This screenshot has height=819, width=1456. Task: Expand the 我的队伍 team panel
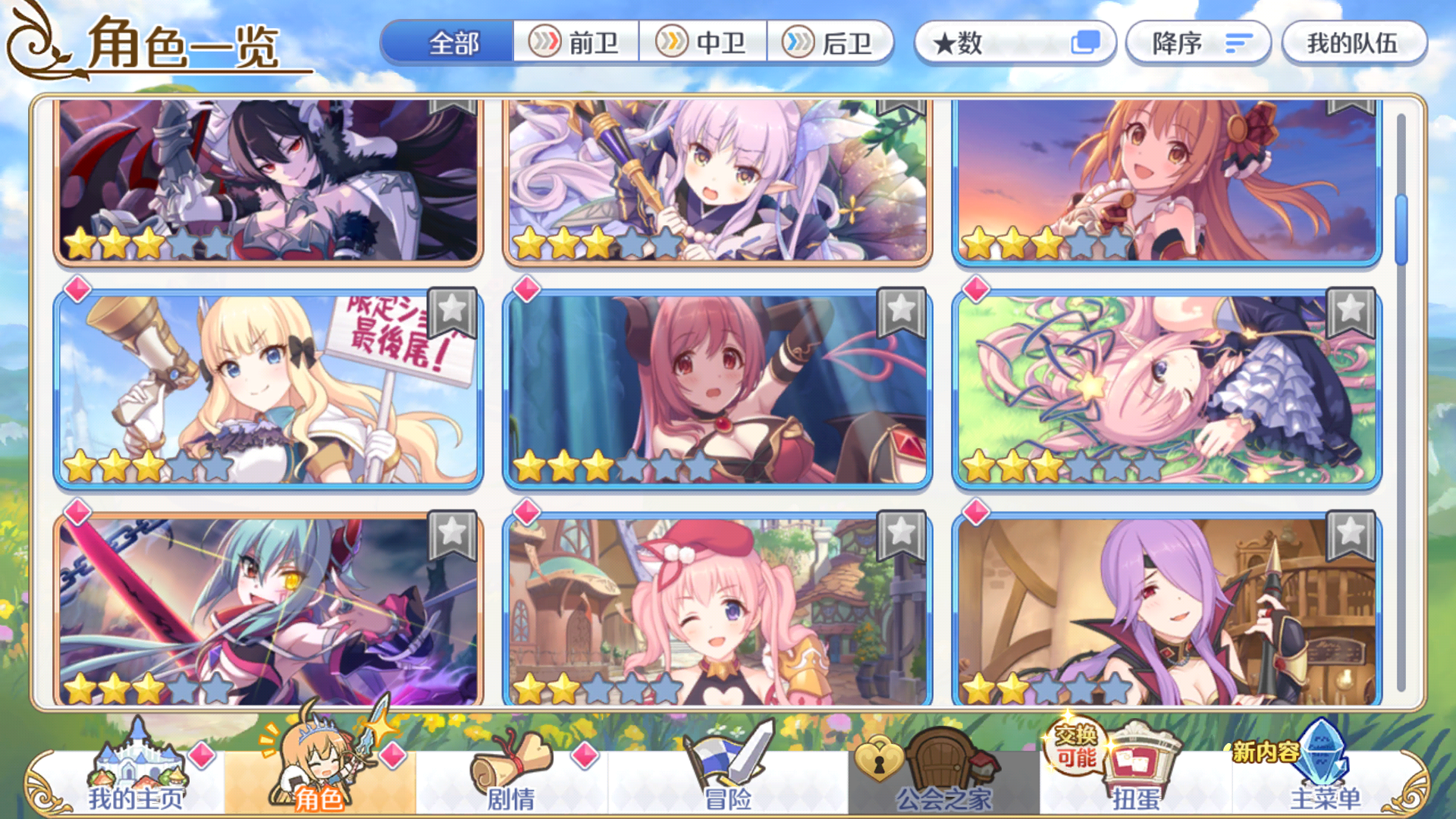[1354, 43]
